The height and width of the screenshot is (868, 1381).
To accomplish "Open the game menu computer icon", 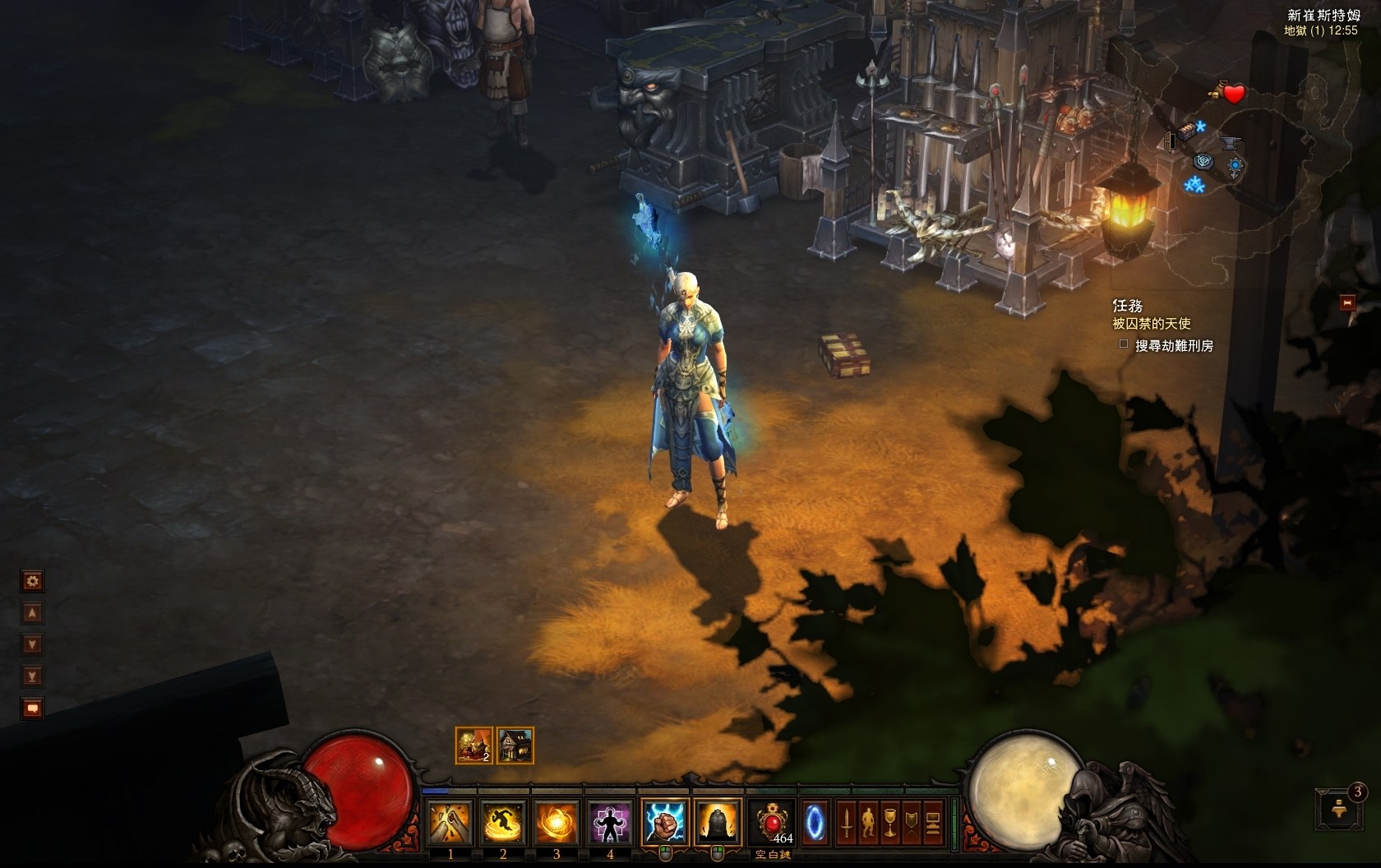I will pyautogui.click(x=933, y=822).
